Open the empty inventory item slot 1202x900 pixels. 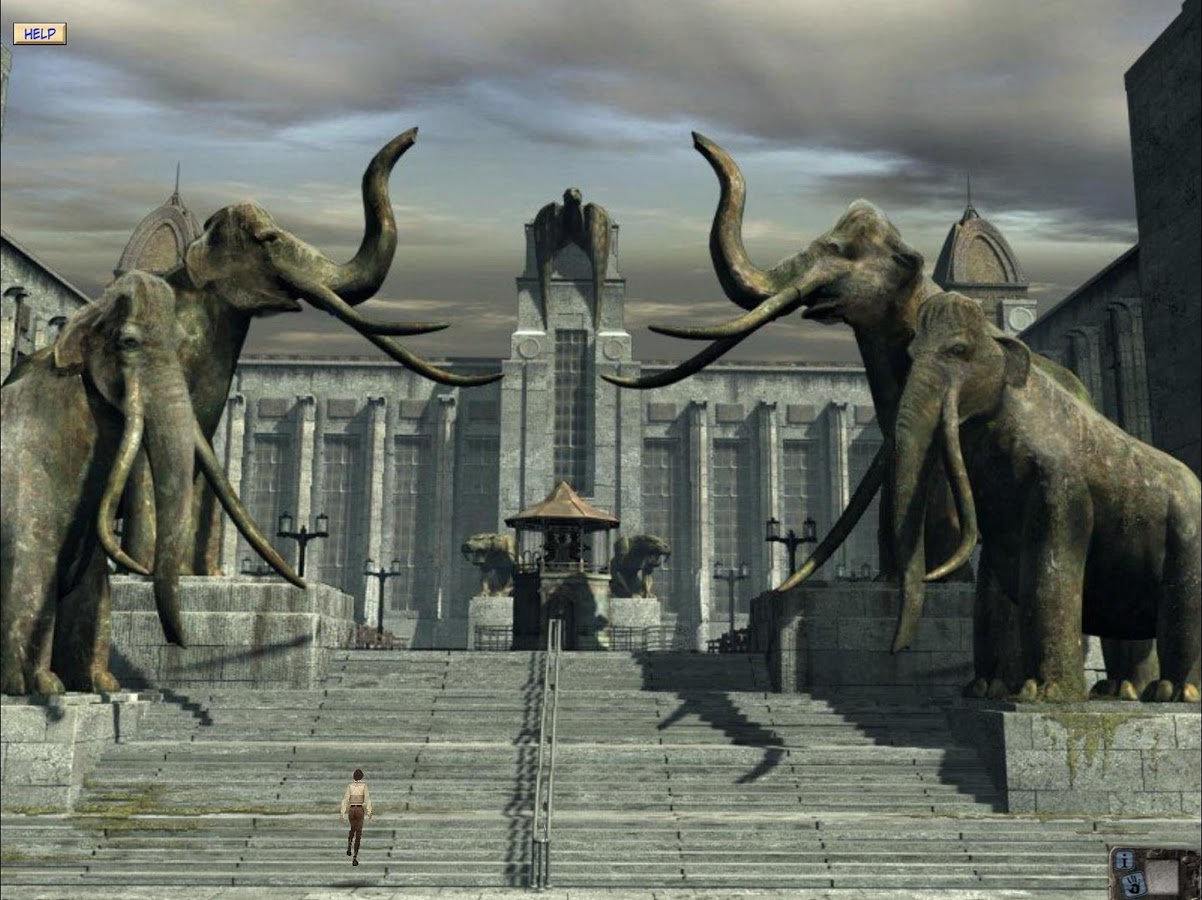point(1161,877)
